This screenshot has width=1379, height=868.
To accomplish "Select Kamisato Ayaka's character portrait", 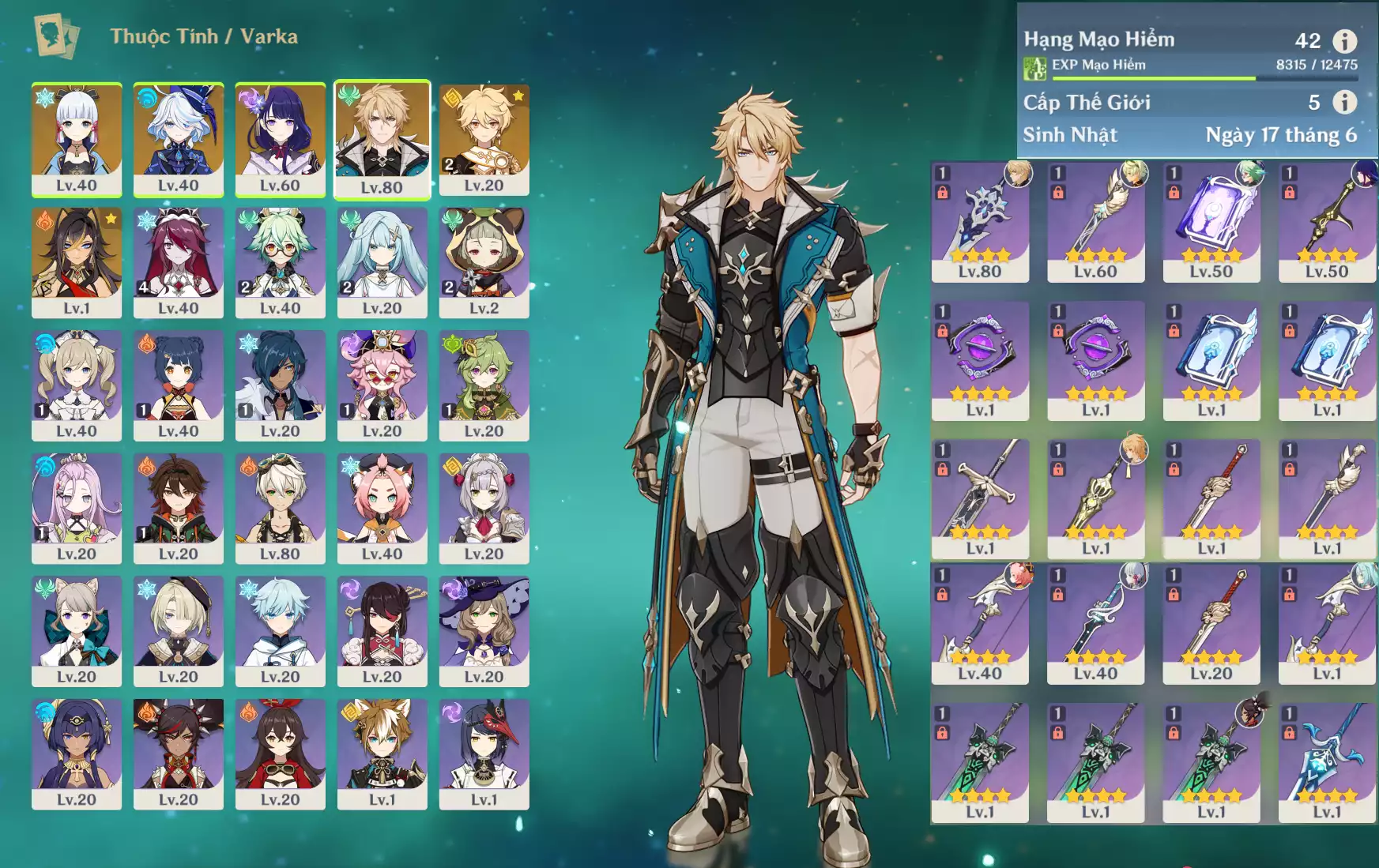I will pyautogui.click(x=77, y=139).
